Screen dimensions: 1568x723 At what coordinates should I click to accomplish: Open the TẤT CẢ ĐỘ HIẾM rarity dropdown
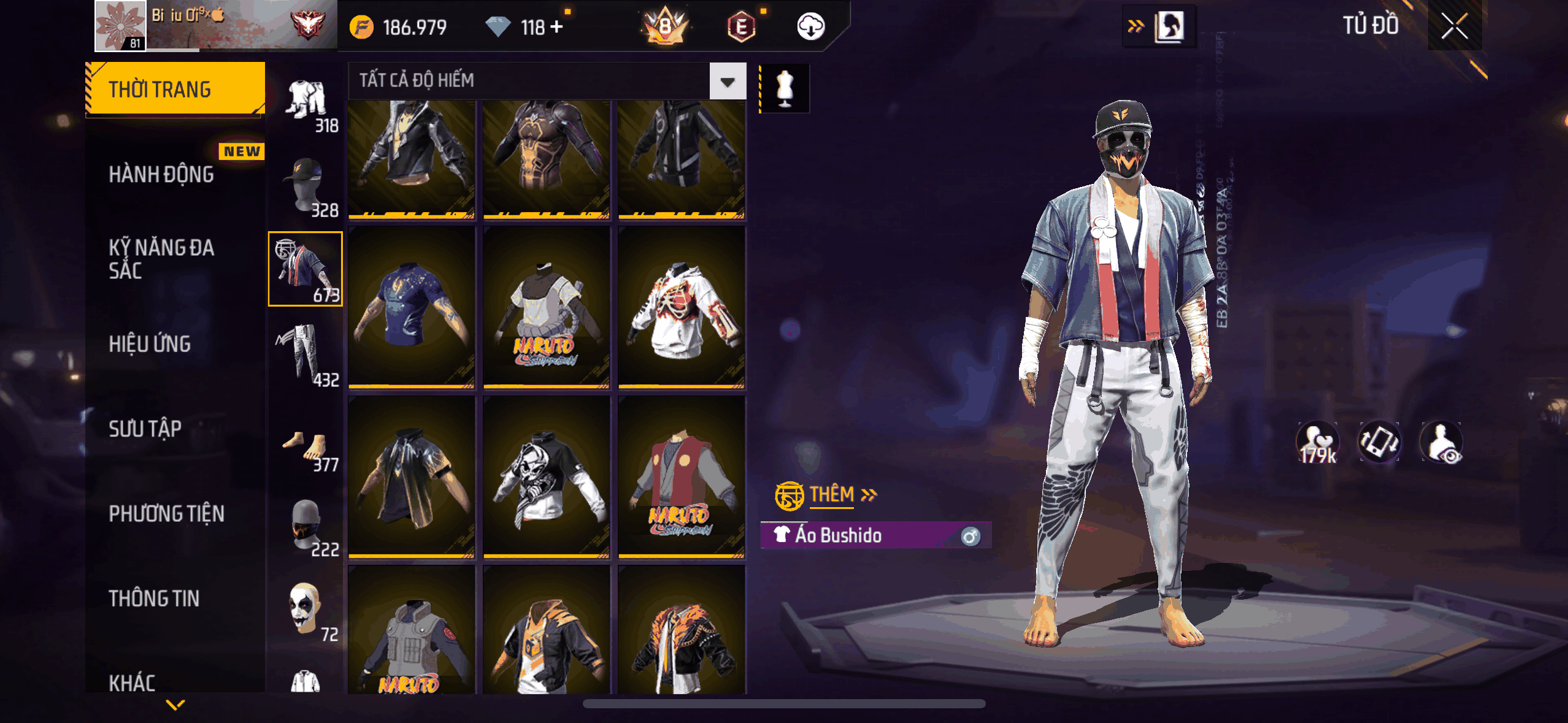tap(728, 81)
